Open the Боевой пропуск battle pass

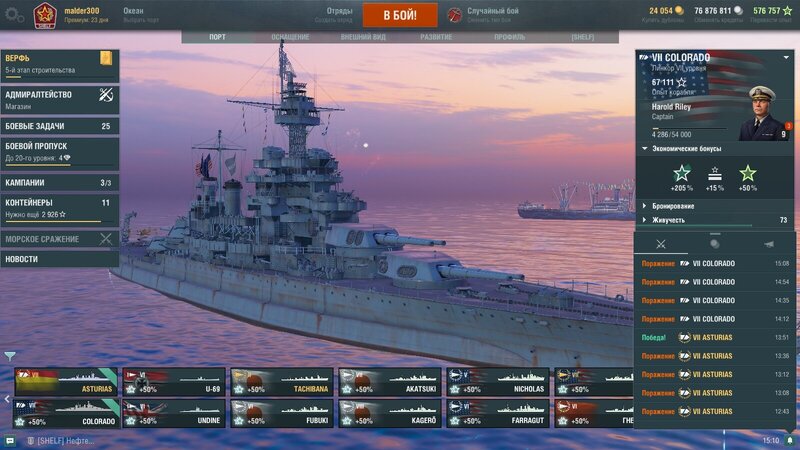tap(59, 152)
